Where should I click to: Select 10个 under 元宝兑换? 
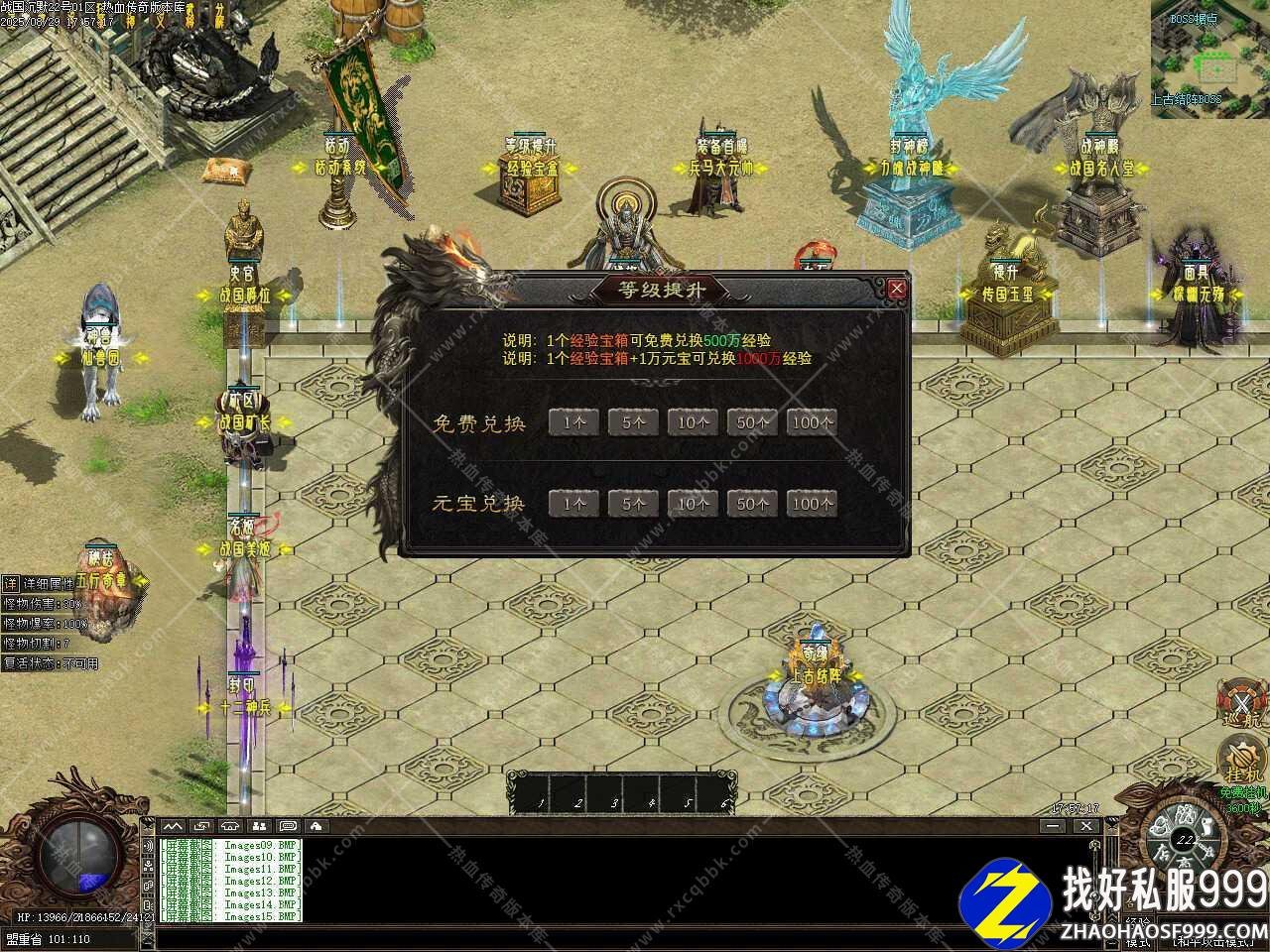tap(693, 504)
